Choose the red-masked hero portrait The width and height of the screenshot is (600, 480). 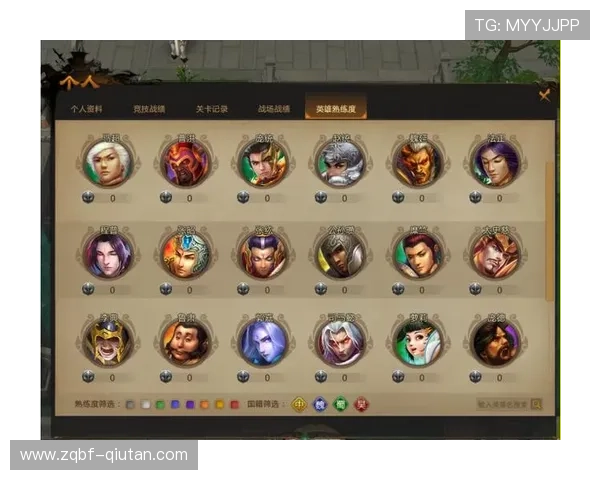tap(186, 162)
